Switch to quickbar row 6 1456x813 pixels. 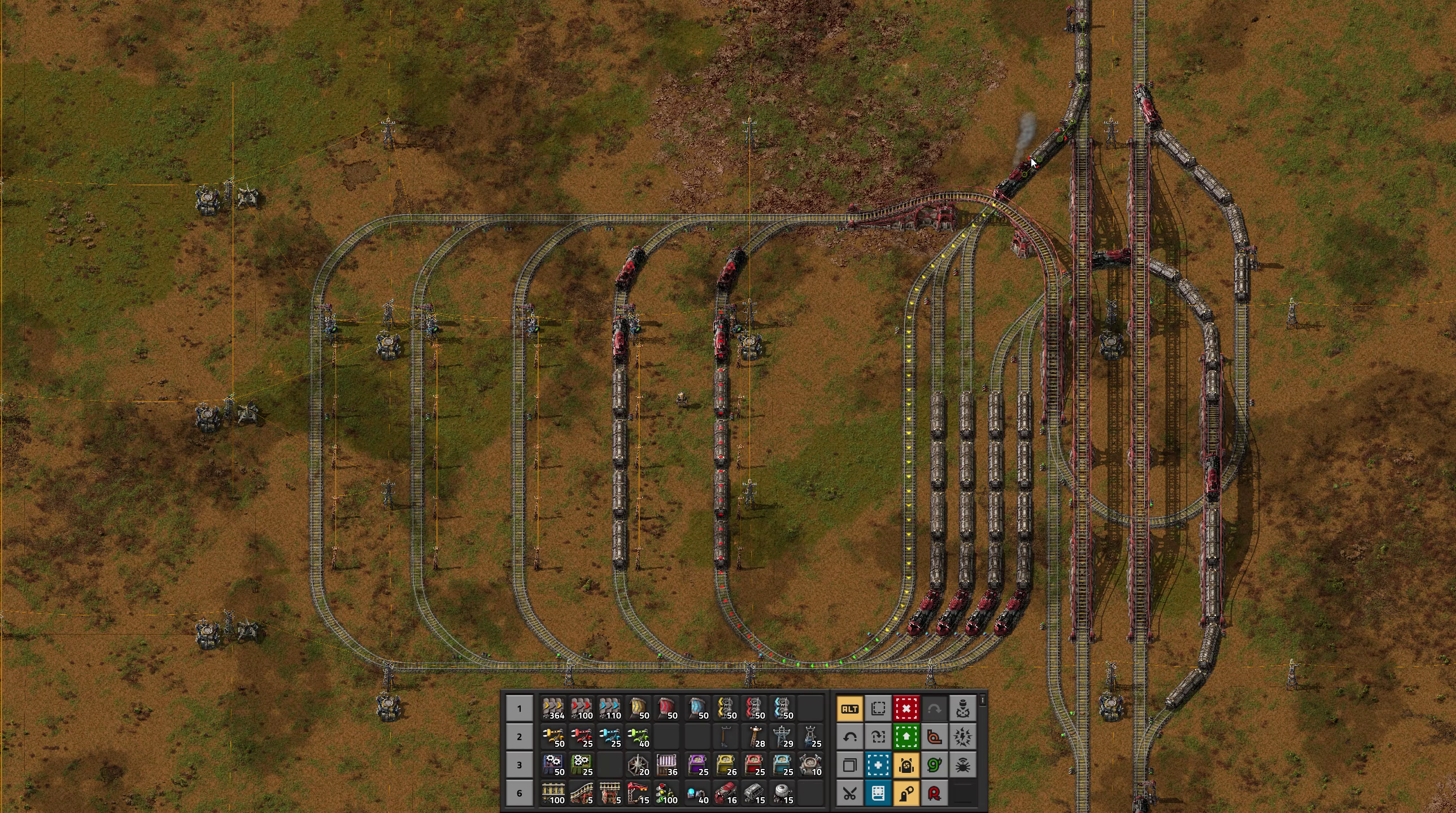pos(519,793)
